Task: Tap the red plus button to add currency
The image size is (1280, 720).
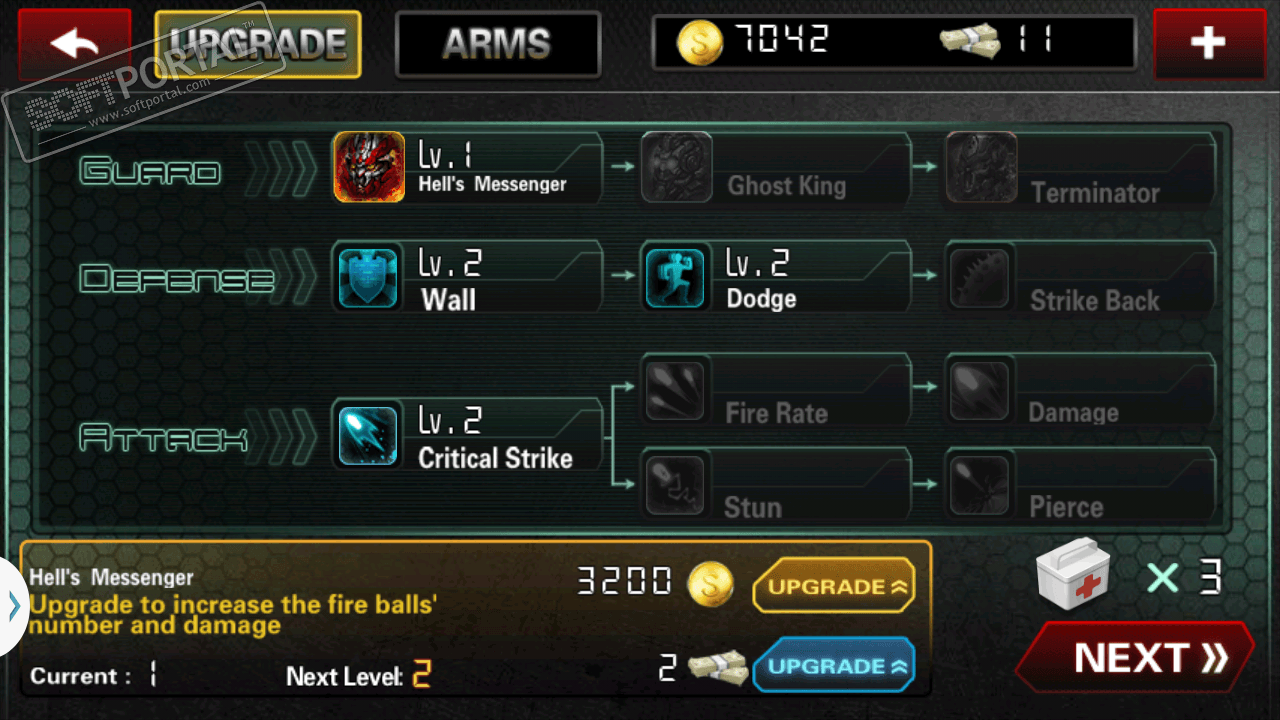Action: pyautogui.click(x=1208, y=44)
